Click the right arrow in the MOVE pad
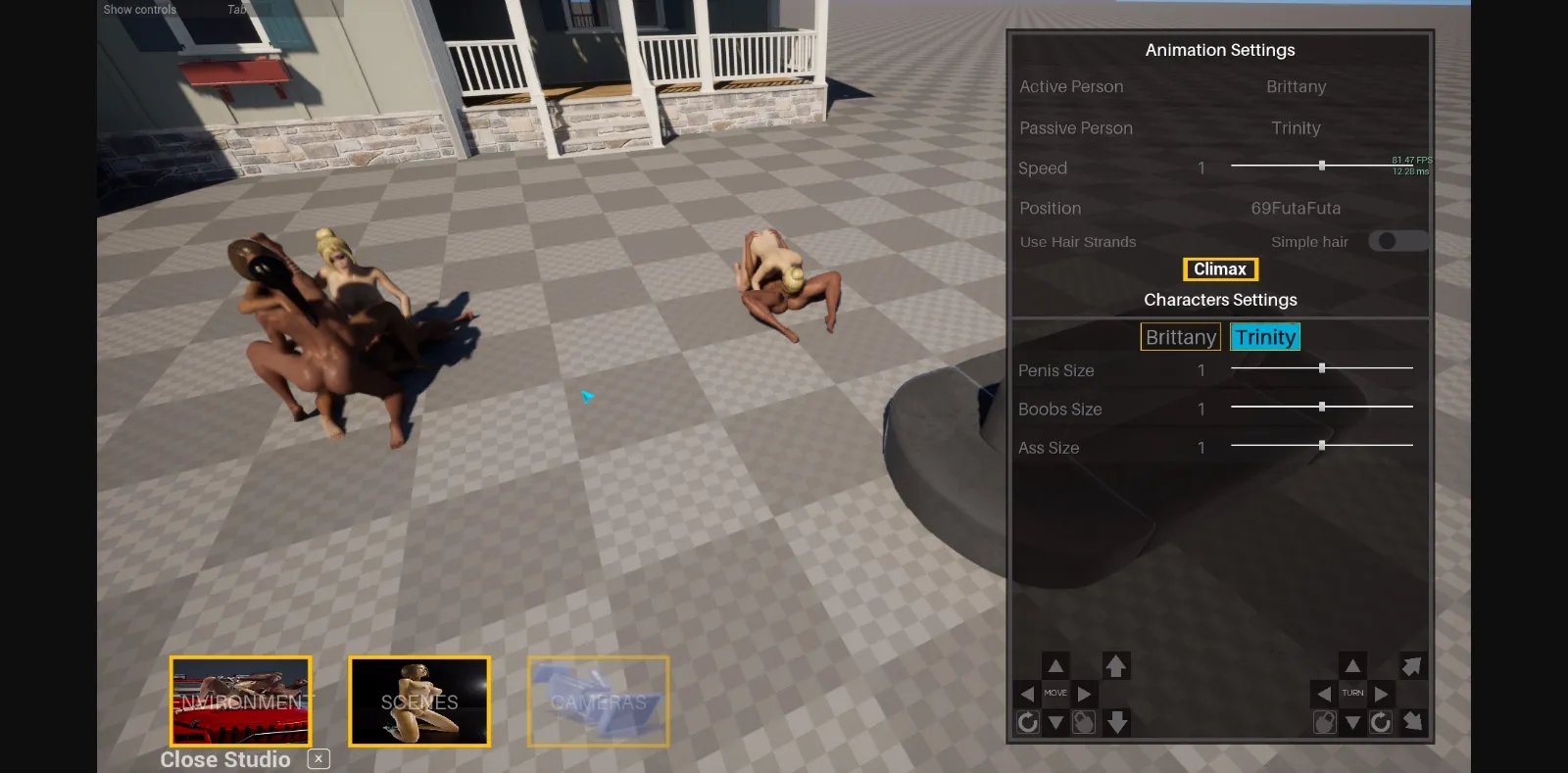This screenshot has width=1568, height=773. pyautogui.click(x=1085, y=693)
